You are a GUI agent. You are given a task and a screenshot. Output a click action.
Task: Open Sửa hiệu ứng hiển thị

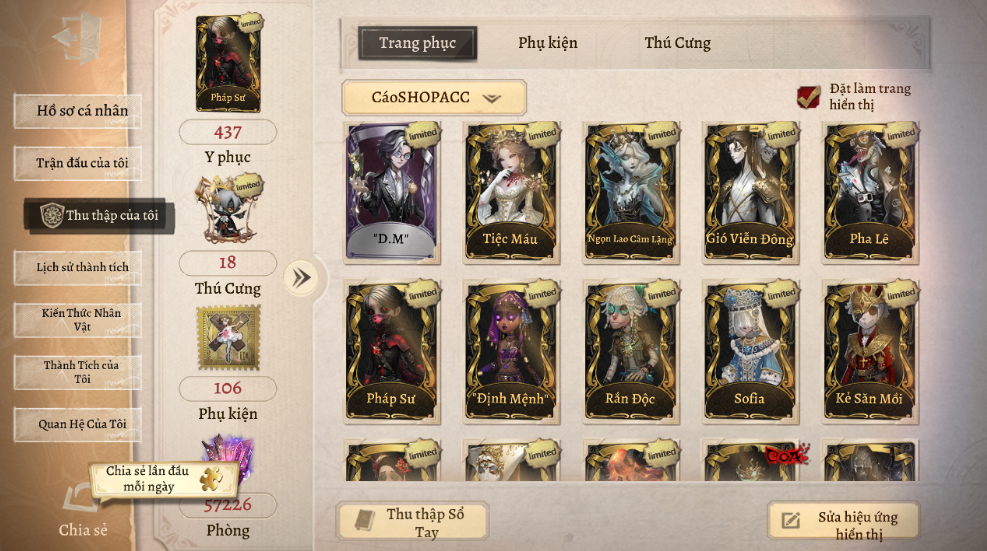(842, 523)
